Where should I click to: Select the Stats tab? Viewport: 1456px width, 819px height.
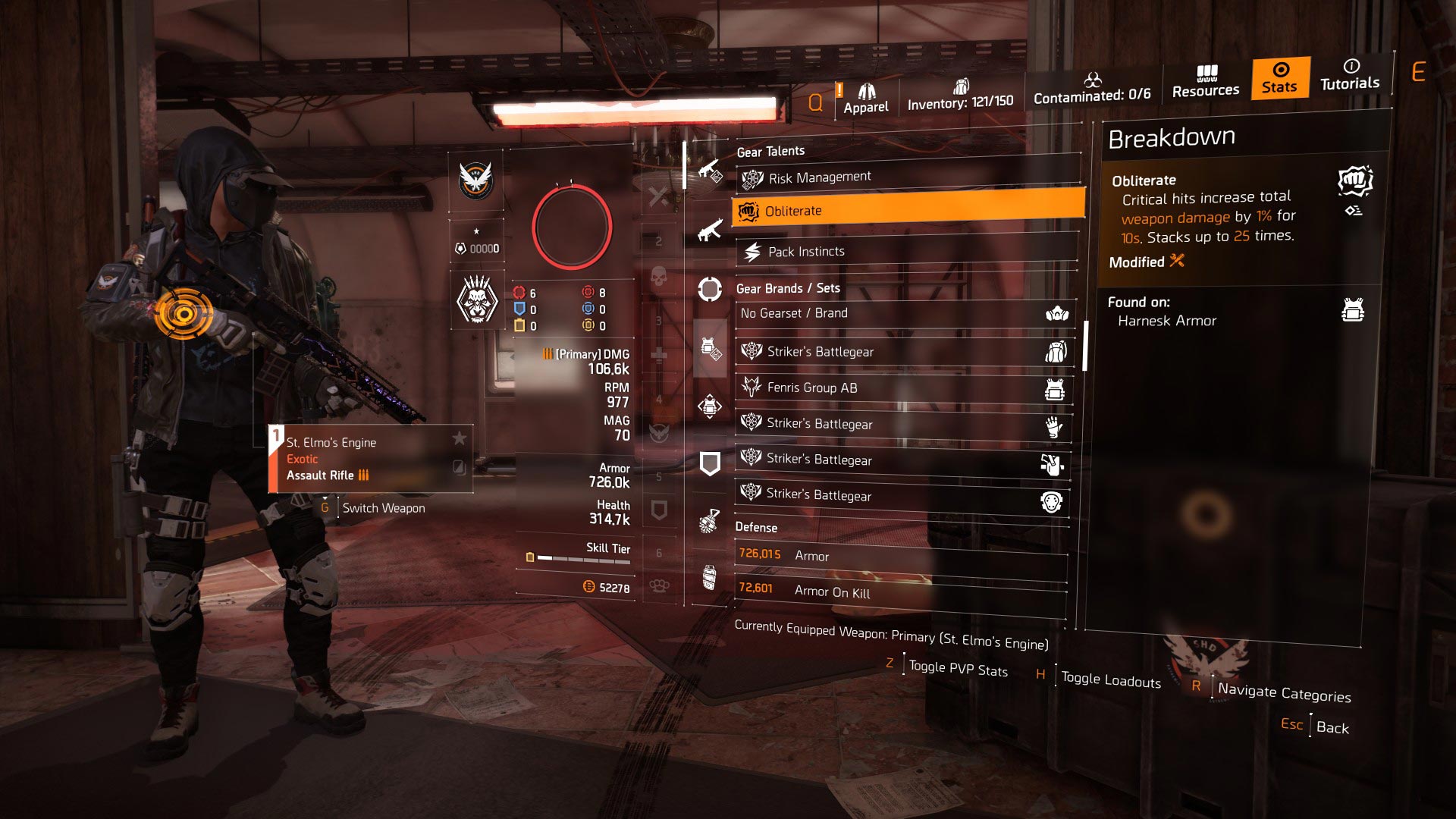click(x=1279, y=78)
